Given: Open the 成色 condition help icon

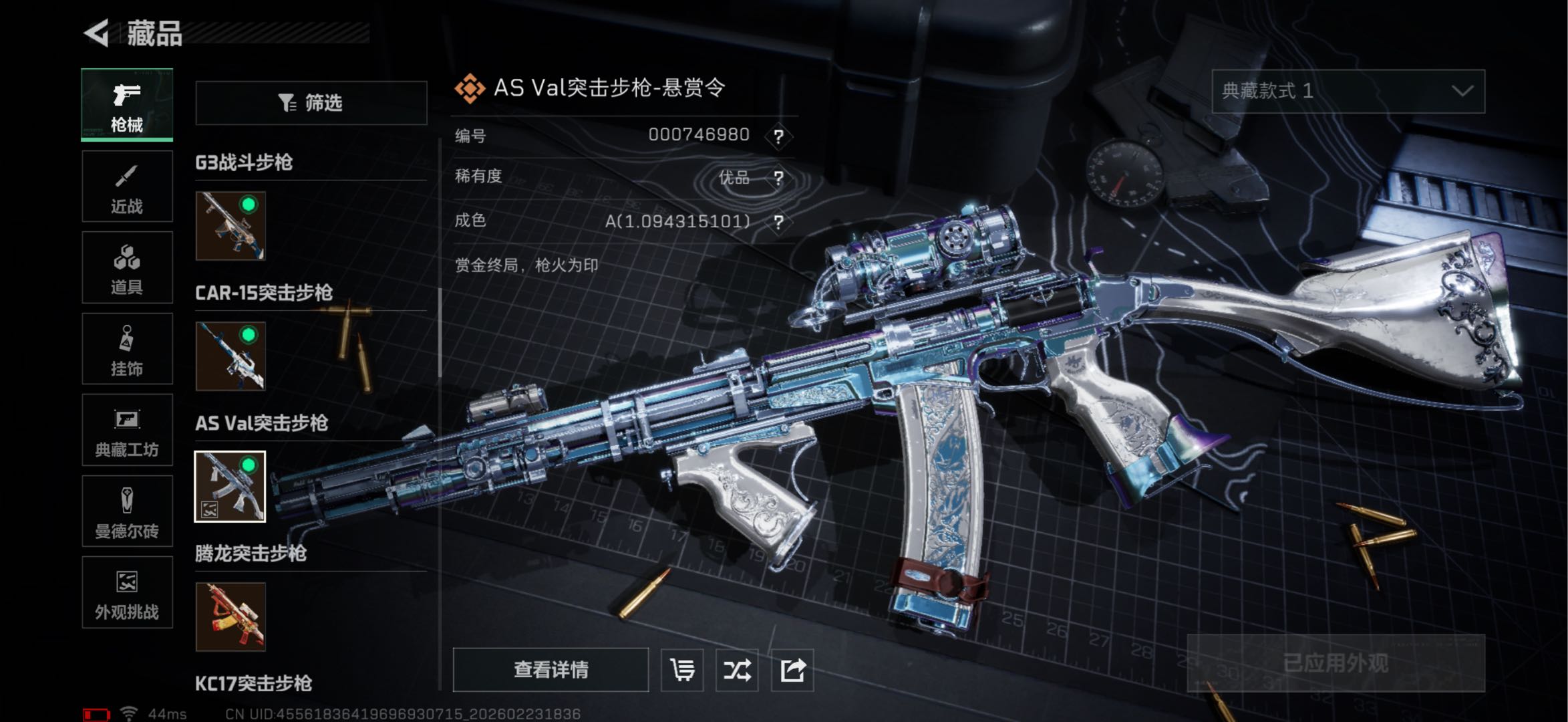Looking at the screenshot, I should click(x=778, y=222).
